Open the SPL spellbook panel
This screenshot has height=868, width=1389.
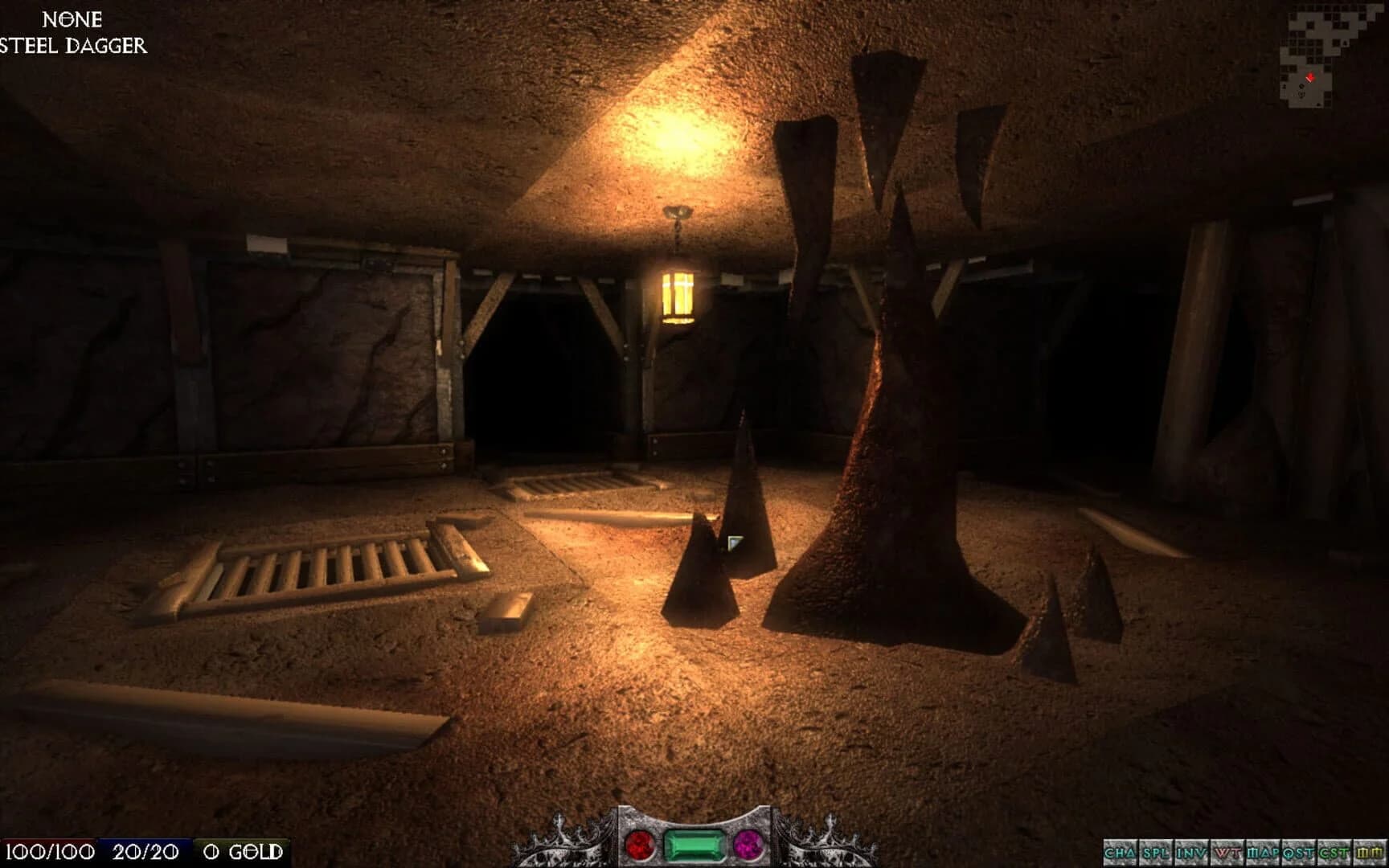(x=1155, y=852)
